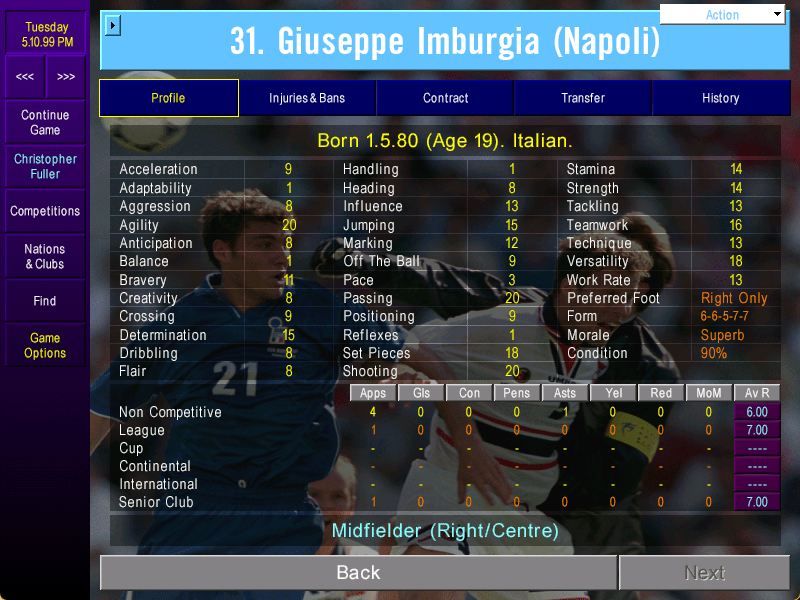Open the Action dropdown menu
The height and width of the screenshot is (600, 800).
(723, 15)
